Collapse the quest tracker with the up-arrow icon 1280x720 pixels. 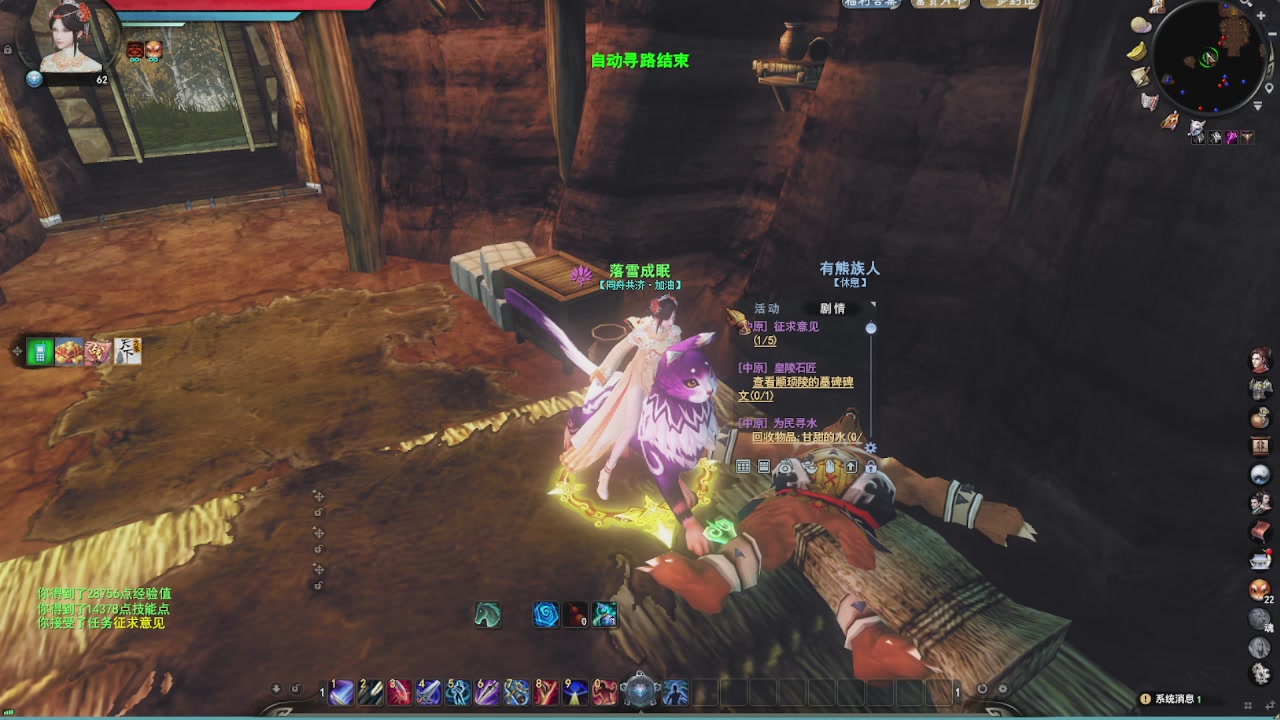851,466
